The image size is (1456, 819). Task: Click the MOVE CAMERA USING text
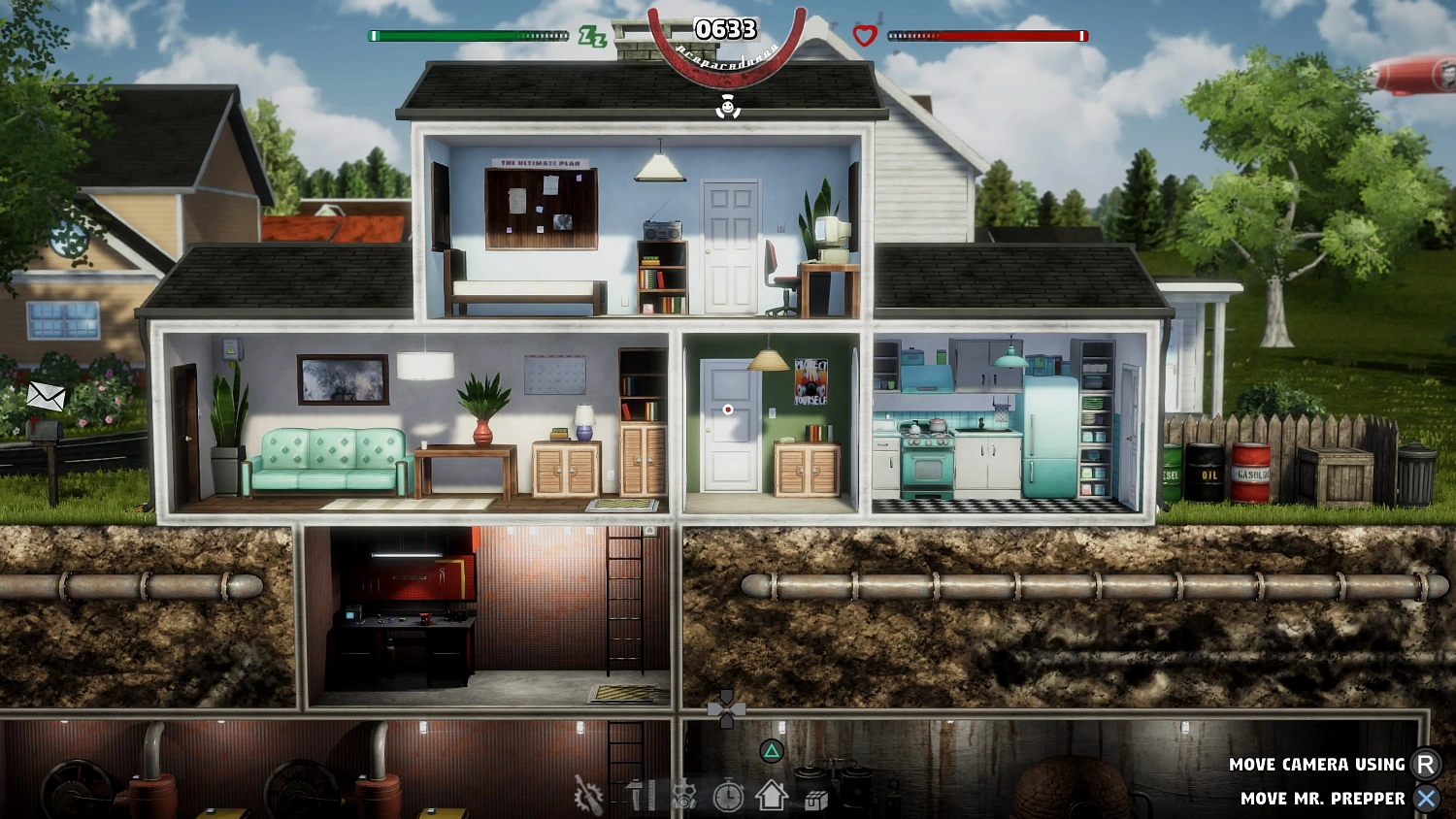click(1317, 764)
